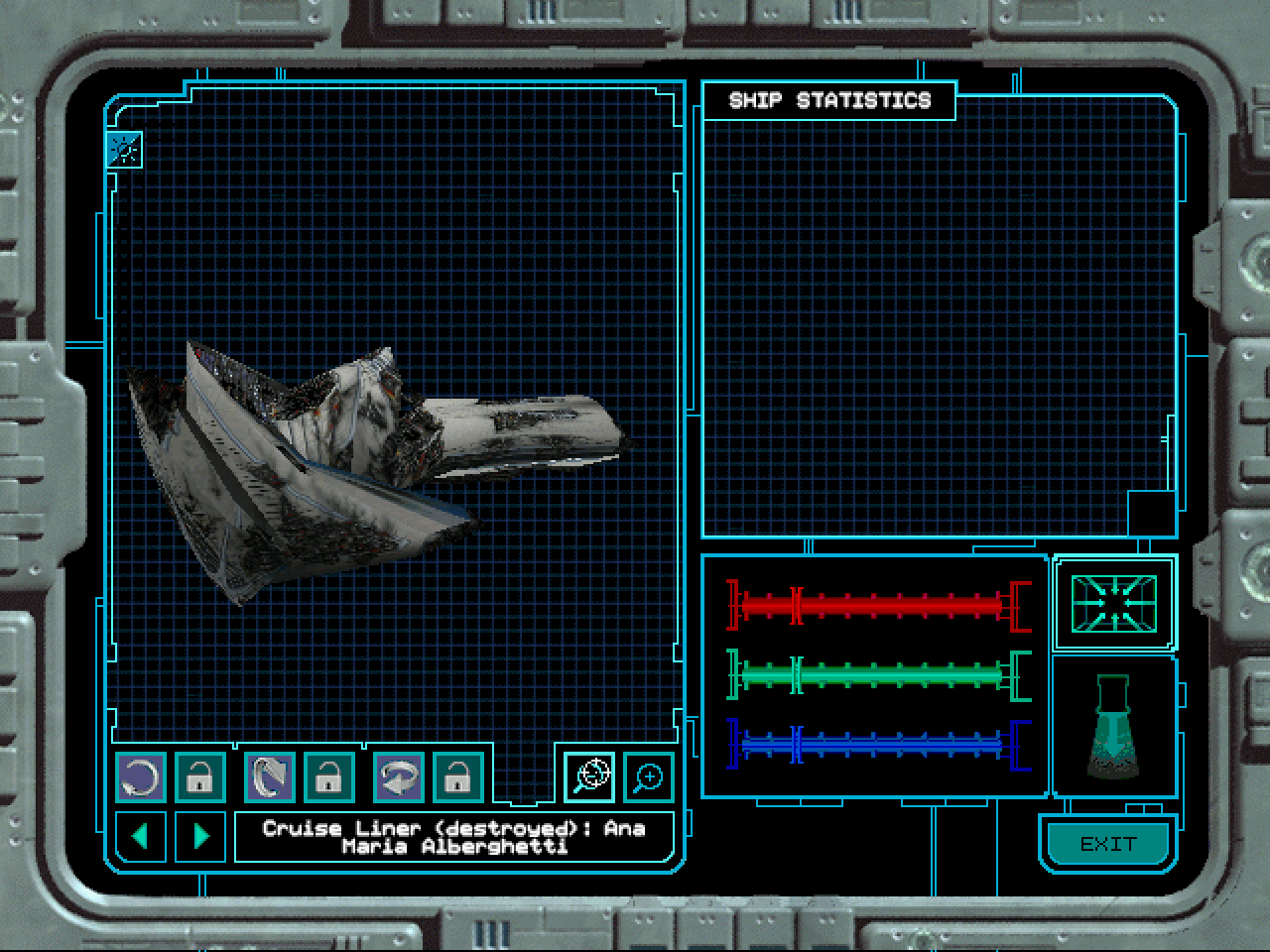Toggle the sun lighting icon
The image size is (1270, 952).
pyautogui.click(x=125, y=150)
